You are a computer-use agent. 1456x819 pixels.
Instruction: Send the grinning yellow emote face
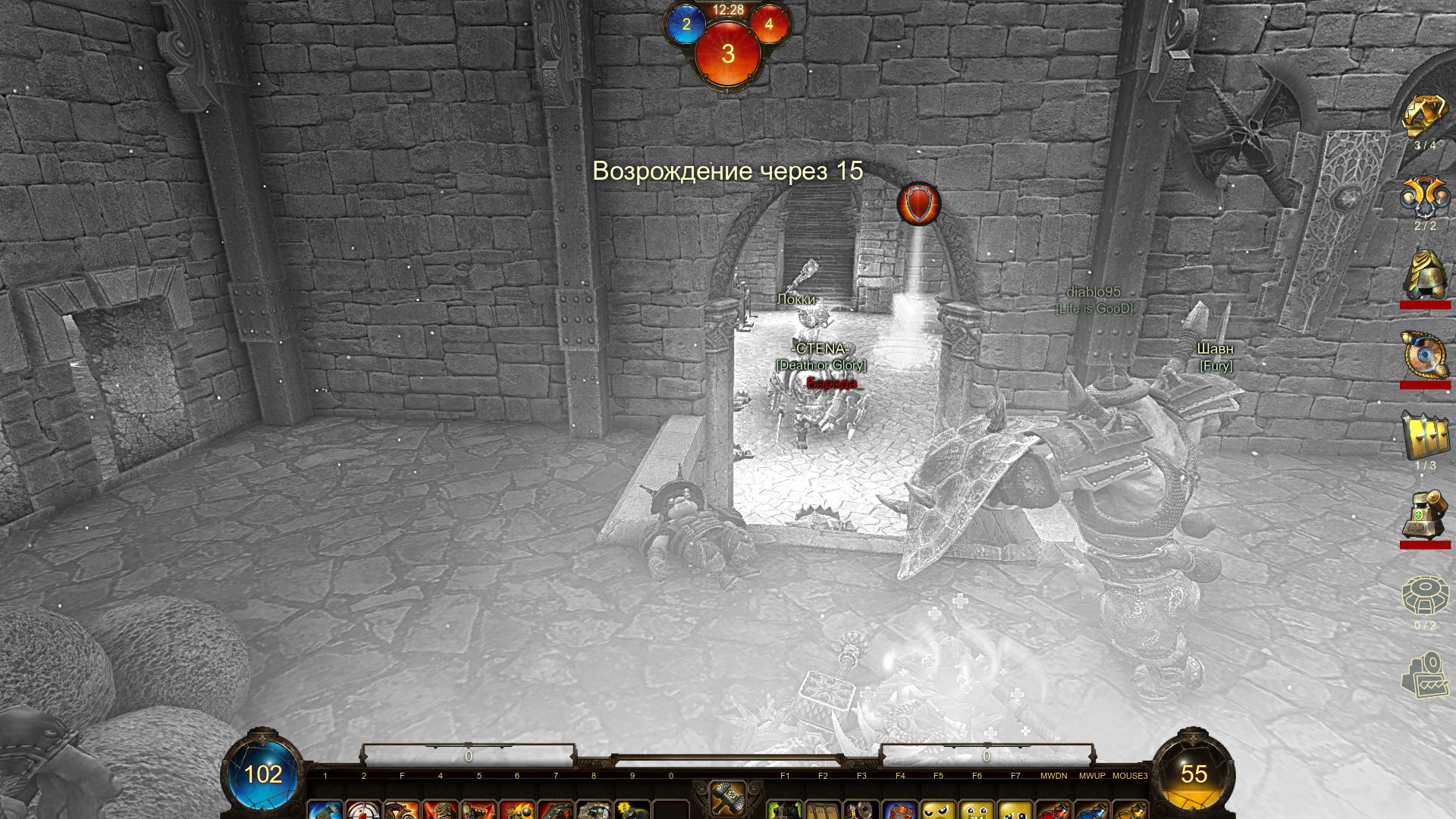tap(977, 809)
